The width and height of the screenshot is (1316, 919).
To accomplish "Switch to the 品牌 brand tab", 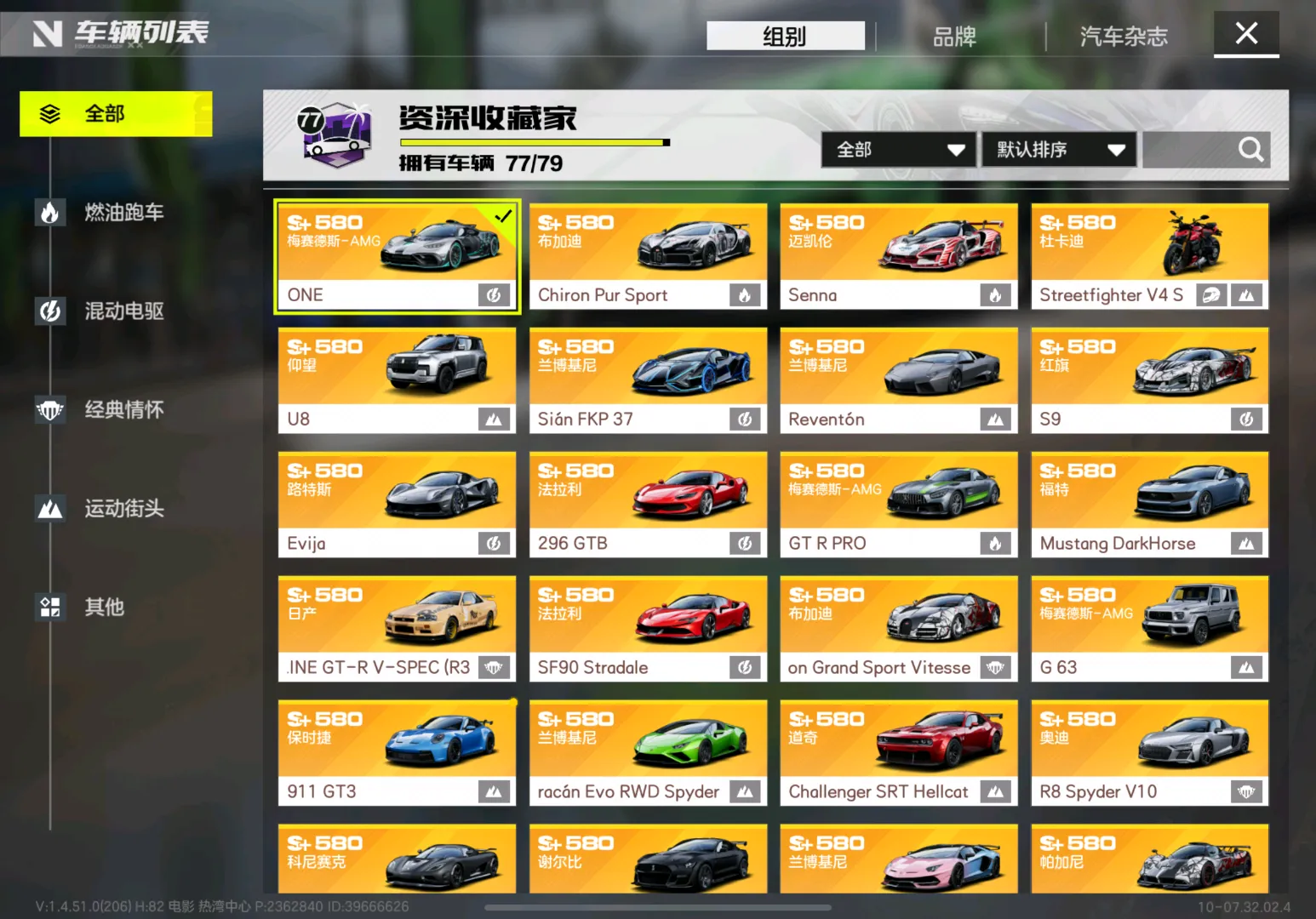I will (954, 37).
